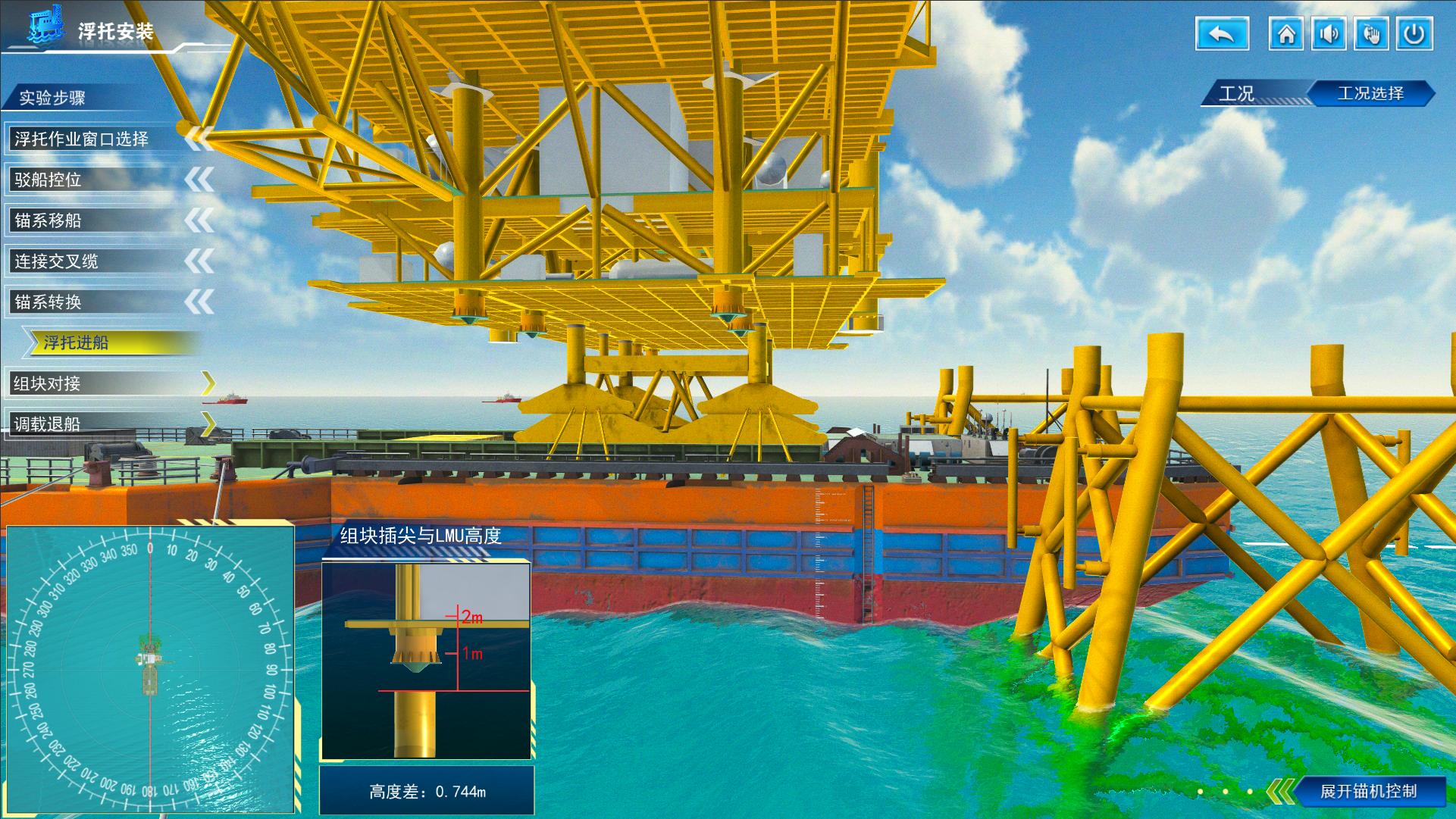Viewport: 1456px width, 819px height.
Task: Open the hand gesture controls help
Action: (x=1371, y=35)
